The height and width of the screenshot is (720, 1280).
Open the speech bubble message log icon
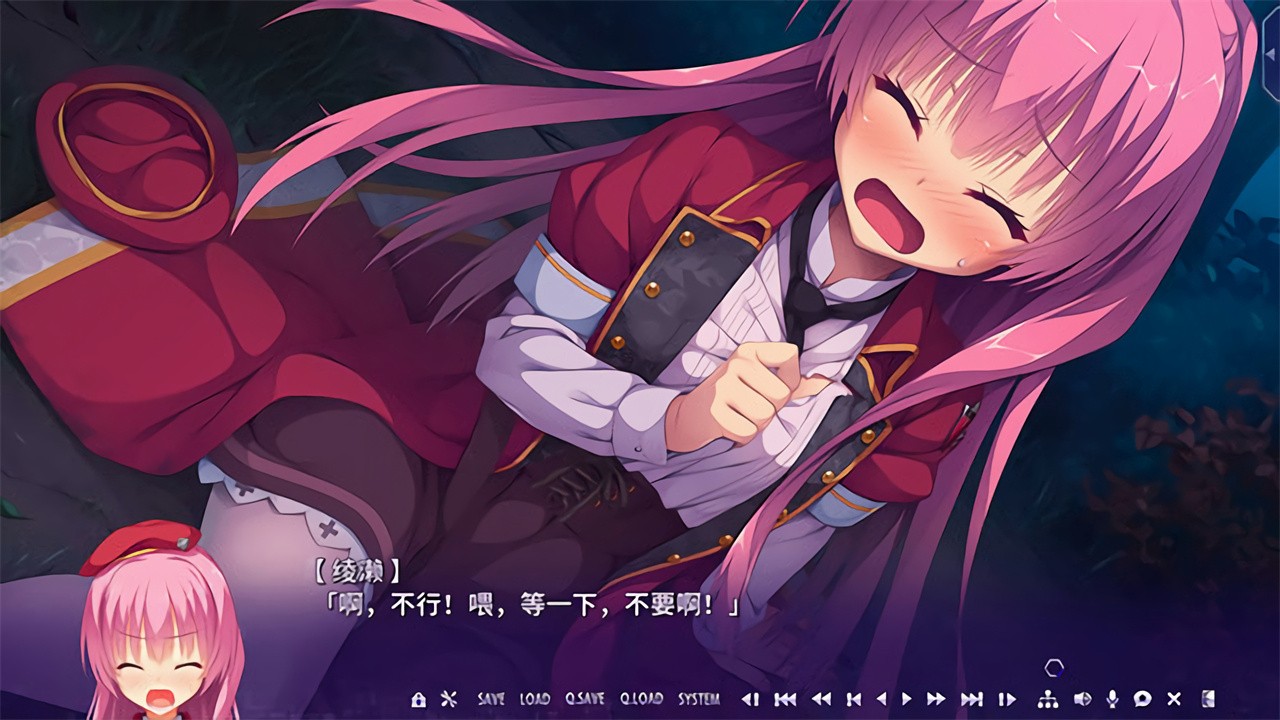1142,700
